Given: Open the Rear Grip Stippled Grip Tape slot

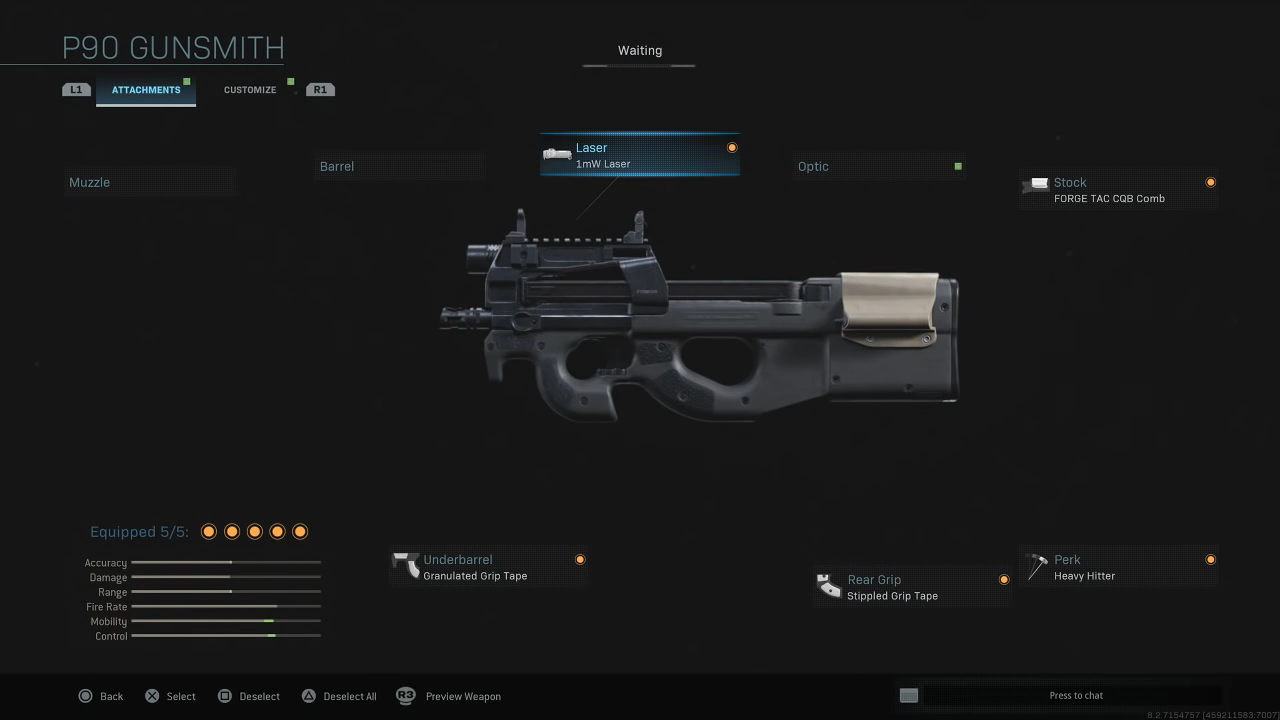Looking at the screenshot, I should click(911, 587).
